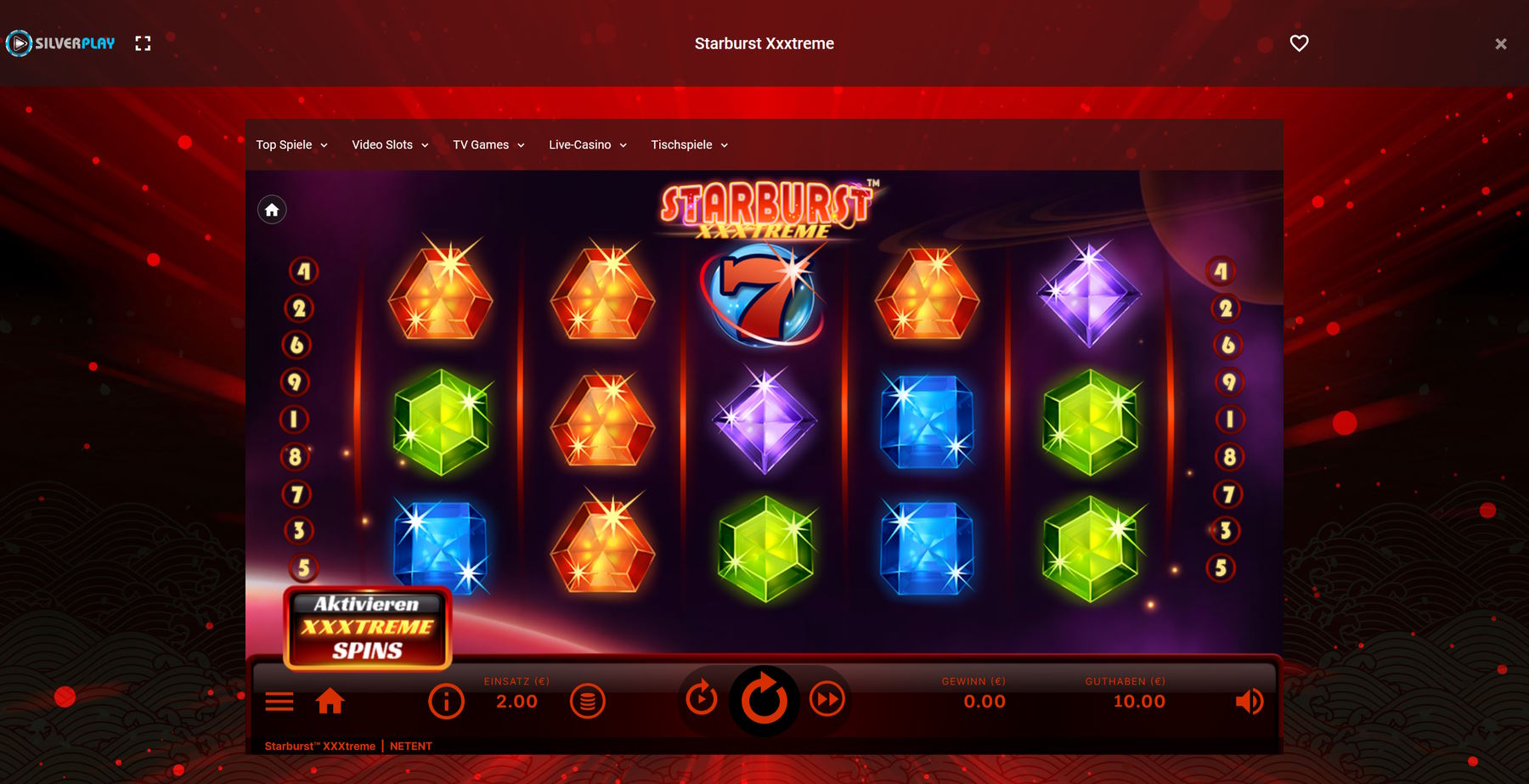The height and width of the screenshot is (784, 1529).
Task: Mute the game sound
Action: [1248, 701]
